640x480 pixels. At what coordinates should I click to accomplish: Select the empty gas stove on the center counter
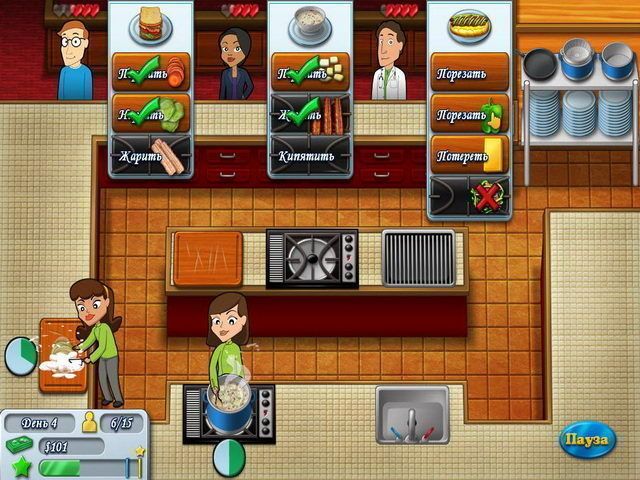click(312, 258)
